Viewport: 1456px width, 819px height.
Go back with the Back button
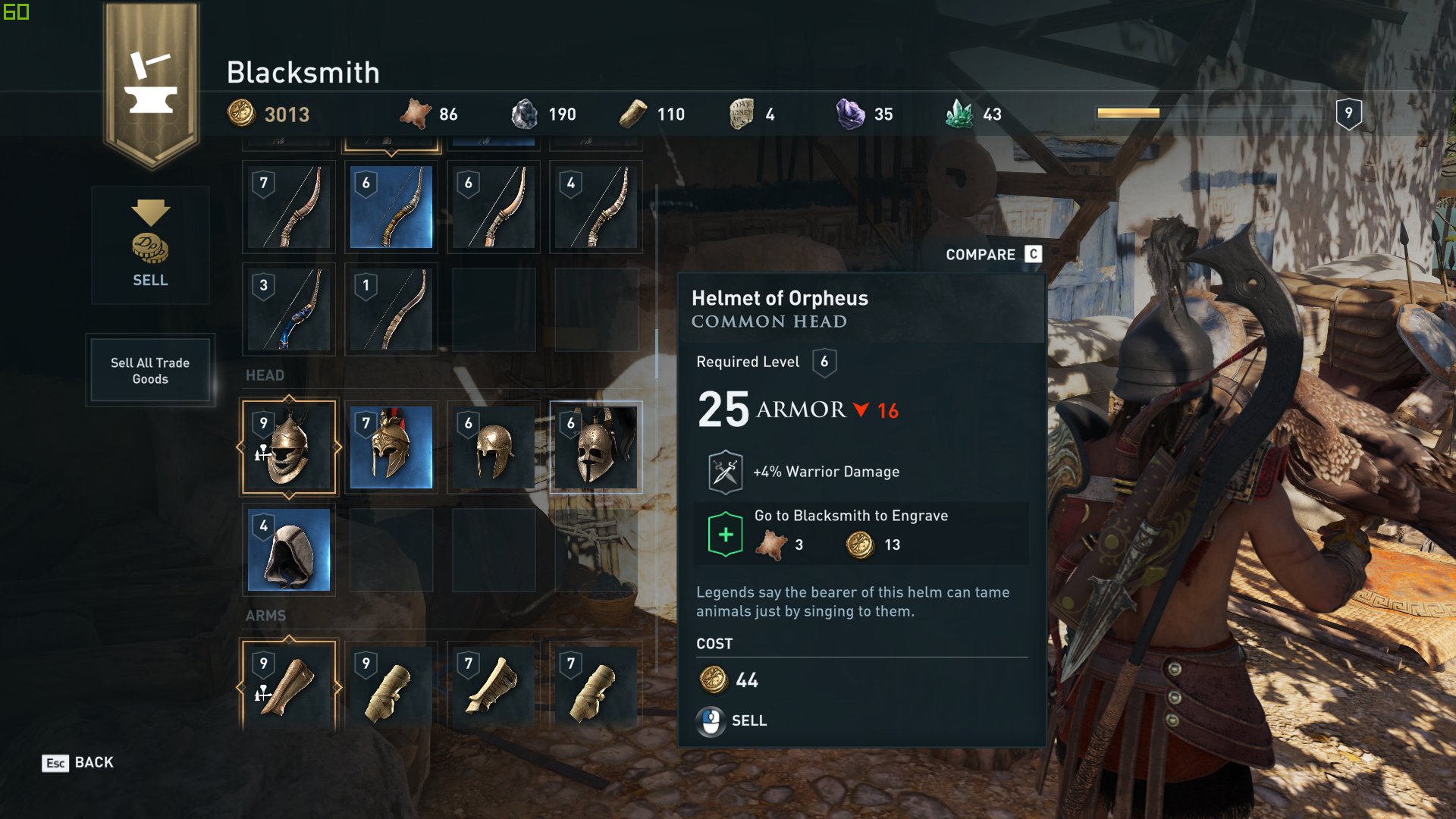tap(78, 763)
